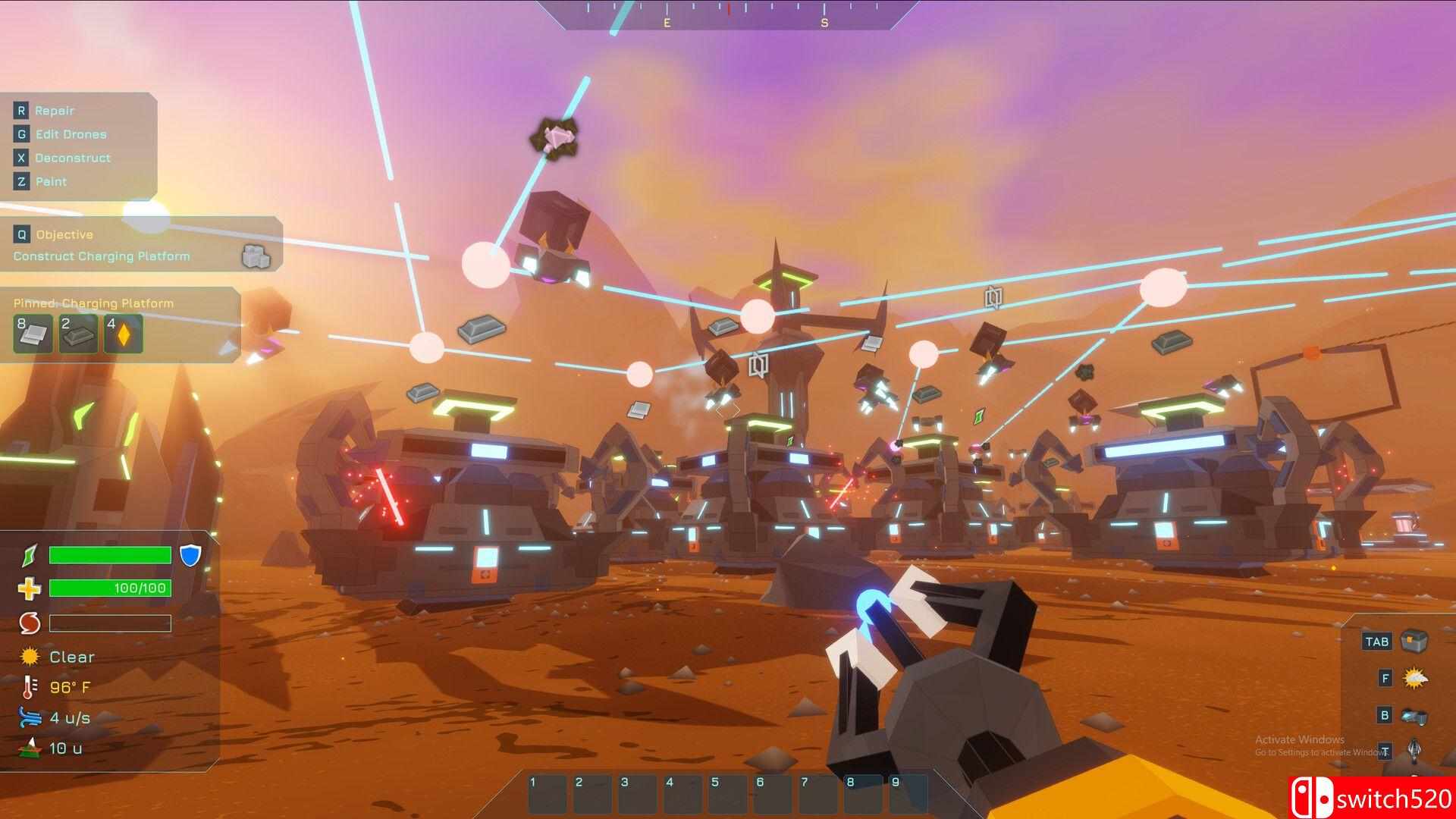Collapse the keybind actions panel
1456x819 pixels.
click(x=80, y=144)
